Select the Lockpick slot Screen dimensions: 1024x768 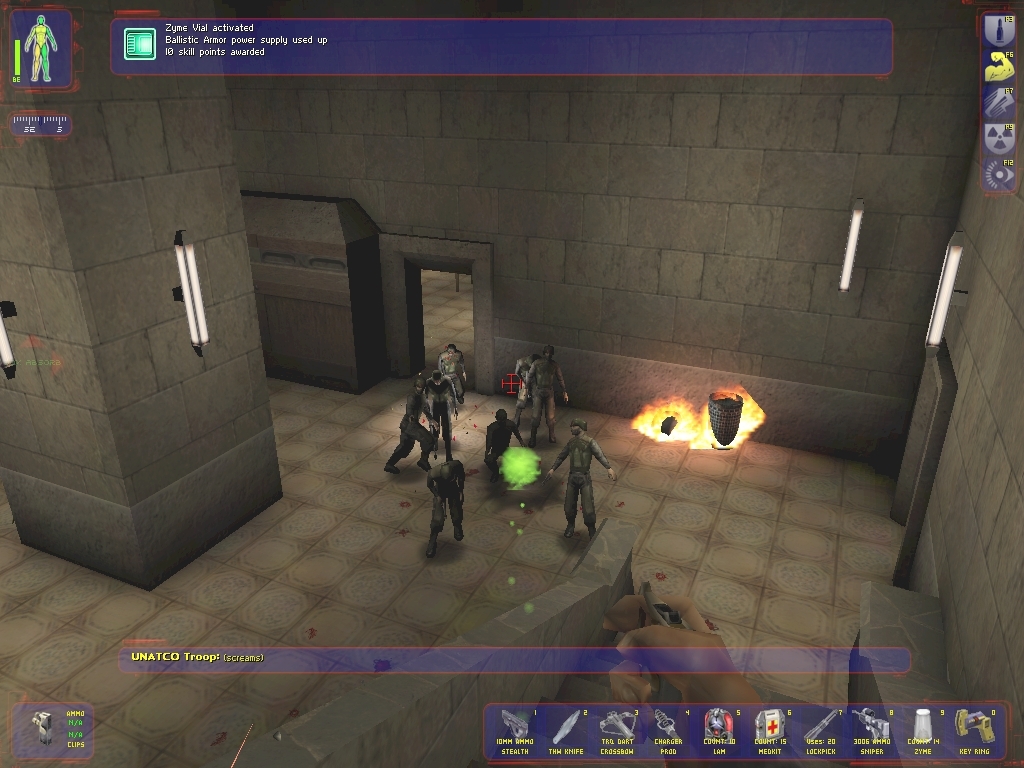818,731
